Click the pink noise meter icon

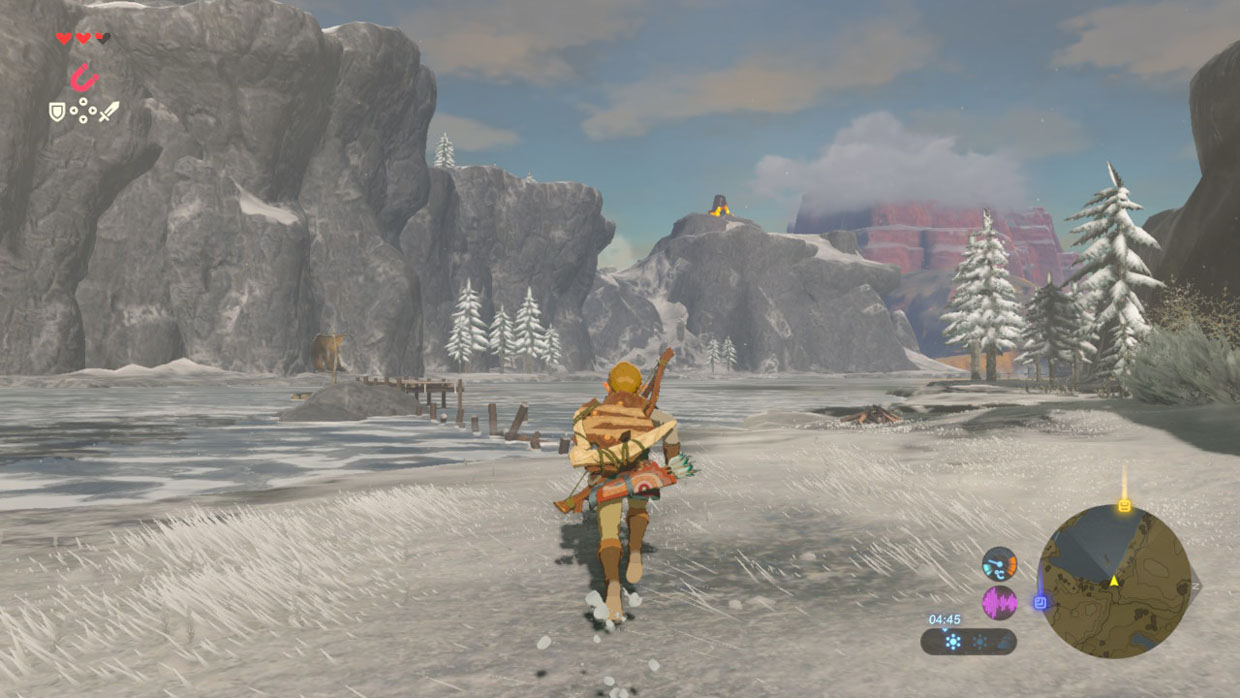click(x=999, y=602)
